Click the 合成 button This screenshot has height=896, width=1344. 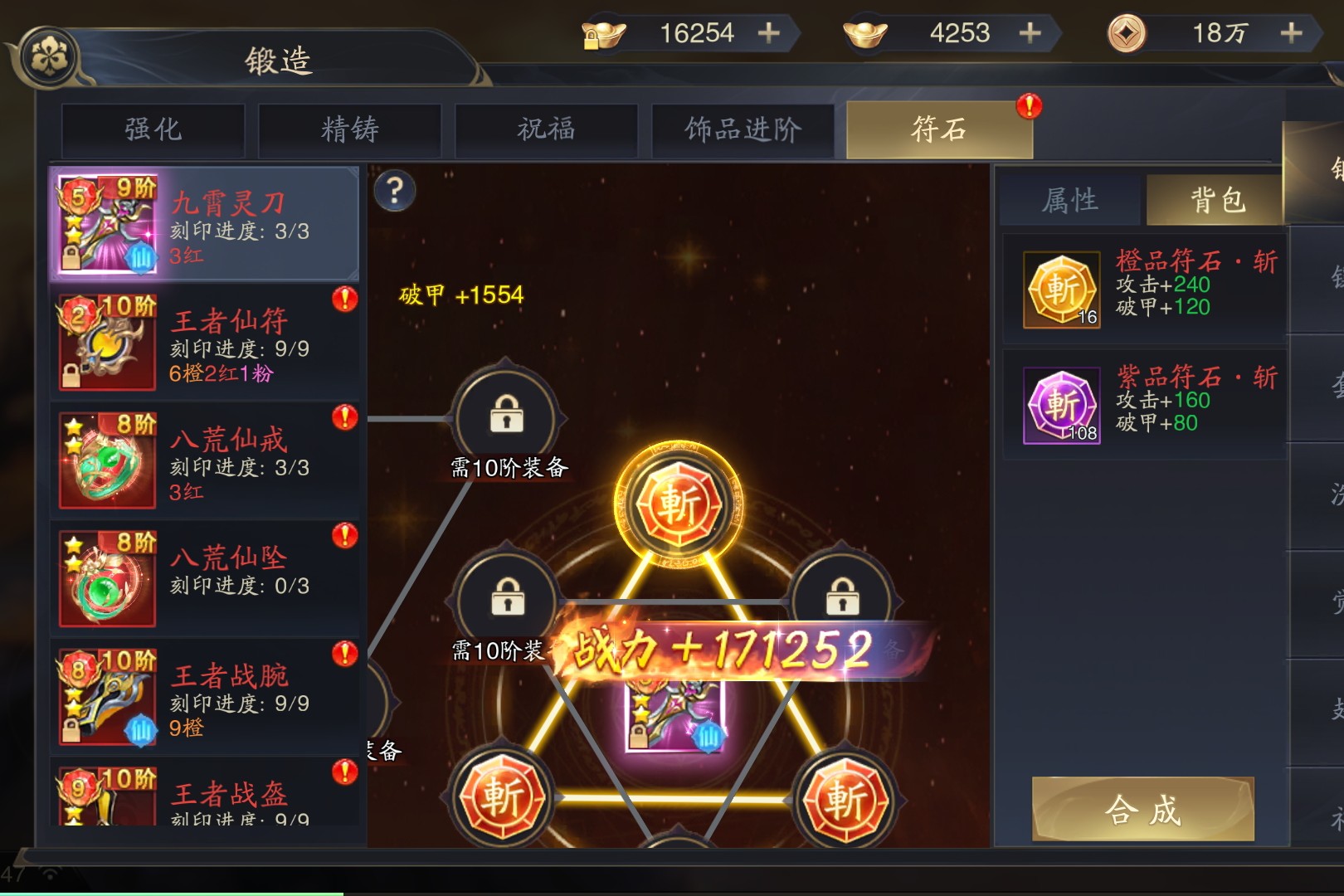pyautogui.click(x=1142, y=809)
